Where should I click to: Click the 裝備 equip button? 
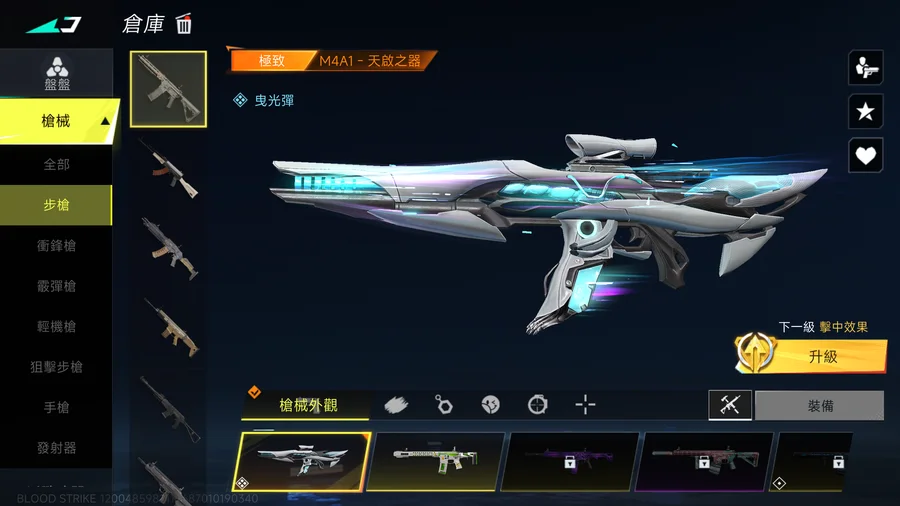tap(819, 405)
